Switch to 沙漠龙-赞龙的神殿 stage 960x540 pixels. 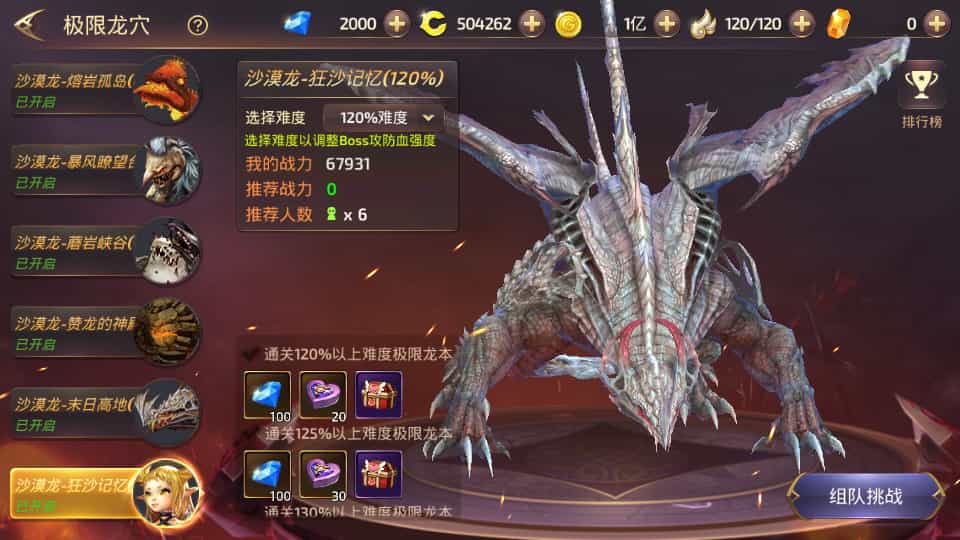100,331
